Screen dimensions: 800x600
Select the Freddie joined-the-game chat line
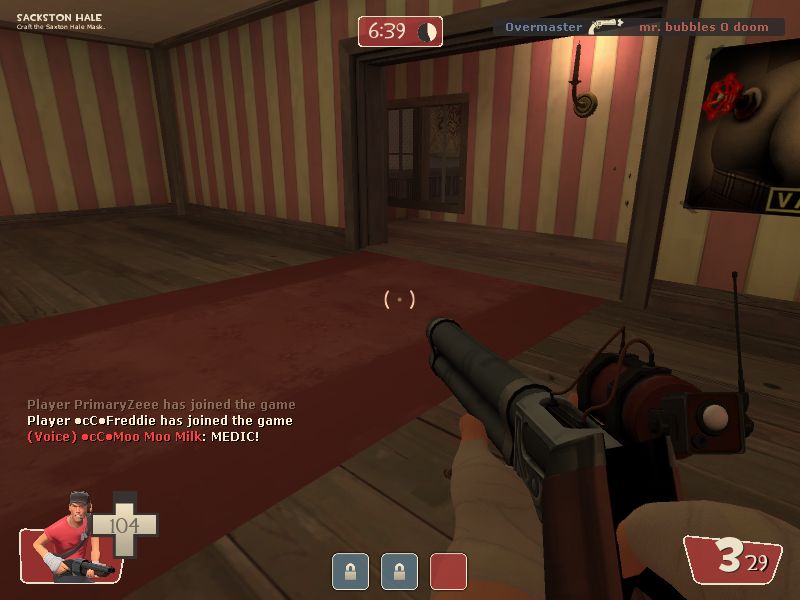[160, 421]
